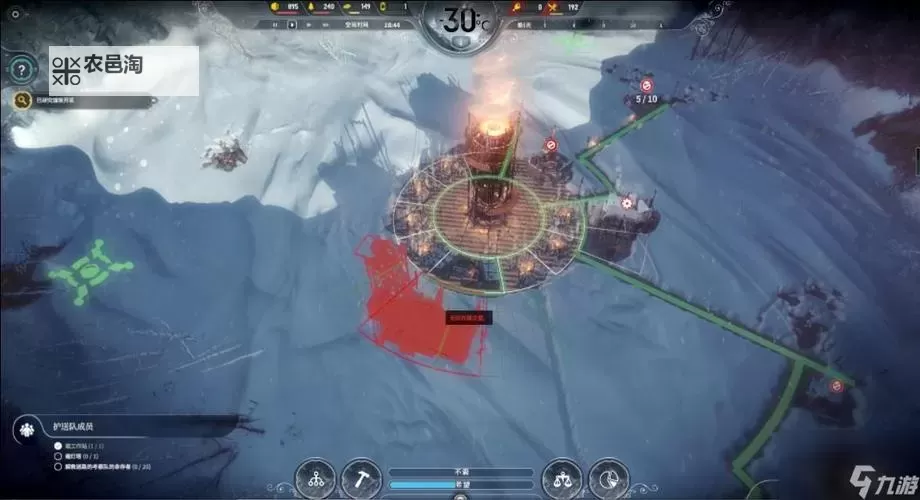The width and height of the screenshot is (920, 500).
Task: Open the economy pie chart panel
Action: point(606,477)
